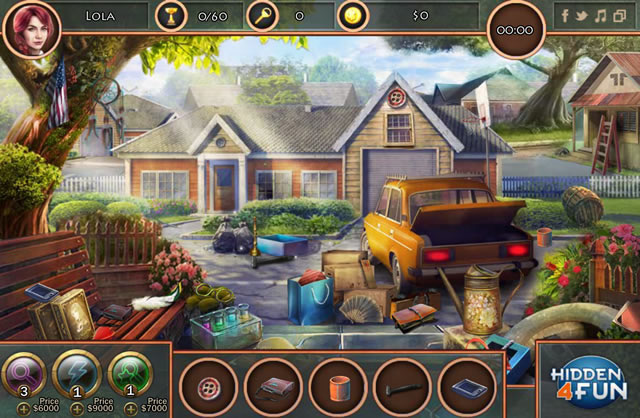Buy a magnifier hint for $6000
This screenshot has height=418, width=640.
coord(22,408)
